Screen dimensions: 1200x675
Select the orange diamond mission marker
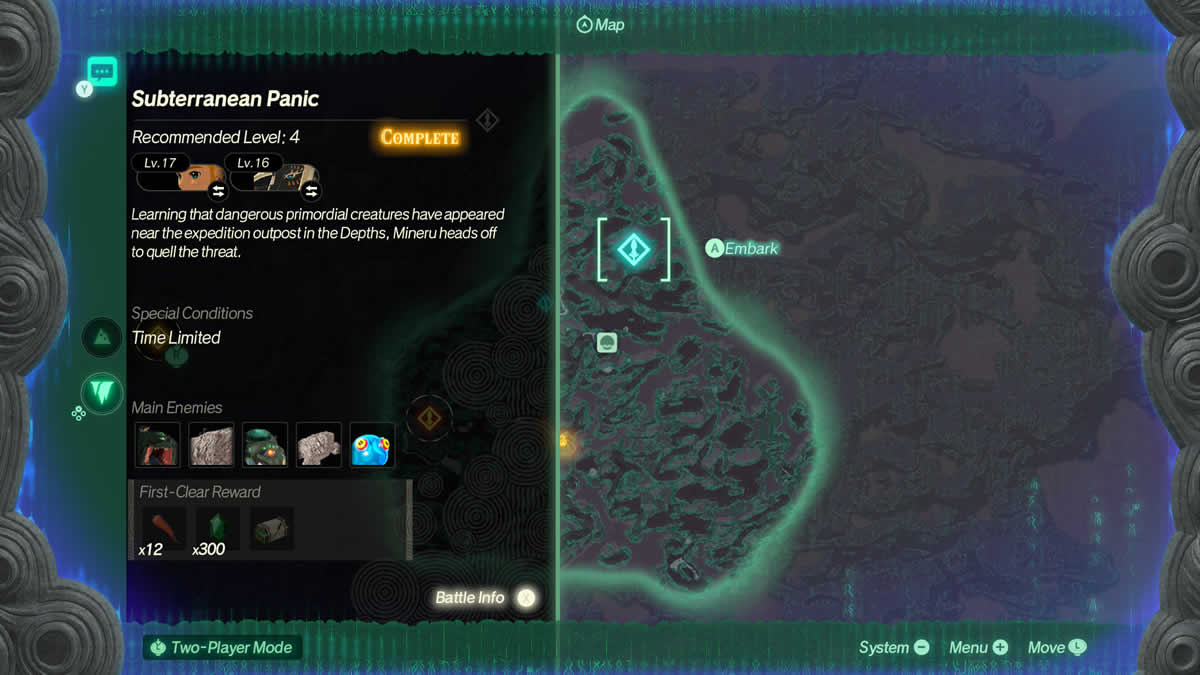click(x=430, y=417)
